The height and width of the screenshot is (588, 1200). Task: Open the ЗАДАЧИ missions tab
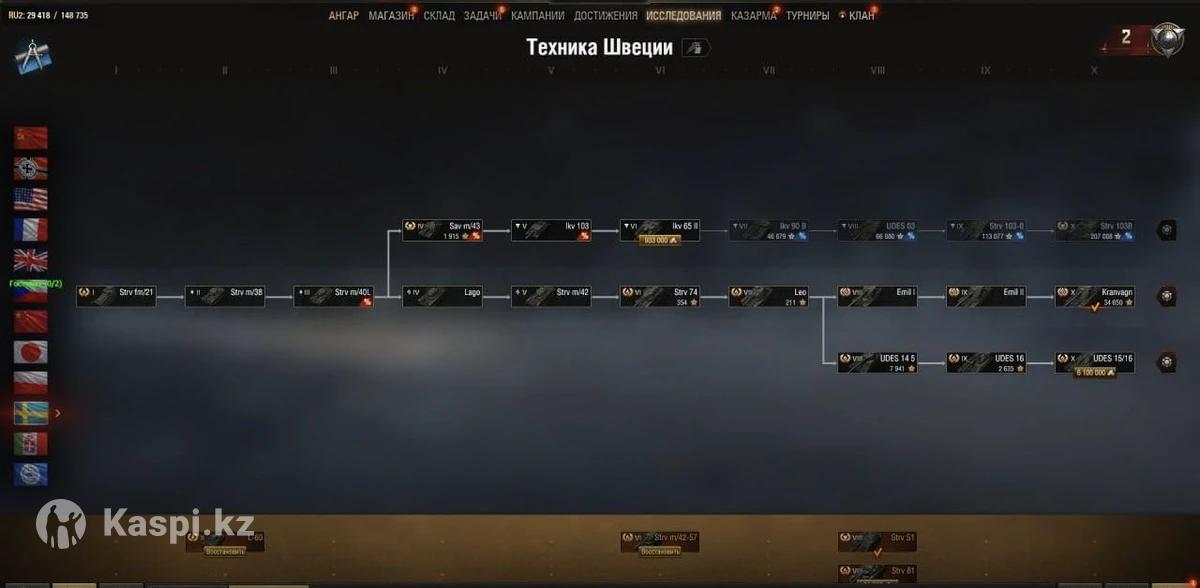tap(482, 16)
